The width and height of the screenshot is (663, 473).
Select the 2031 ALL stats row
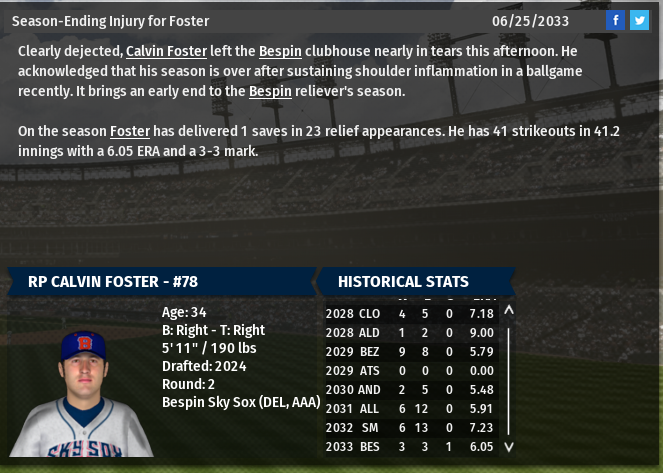pos(410,408)
